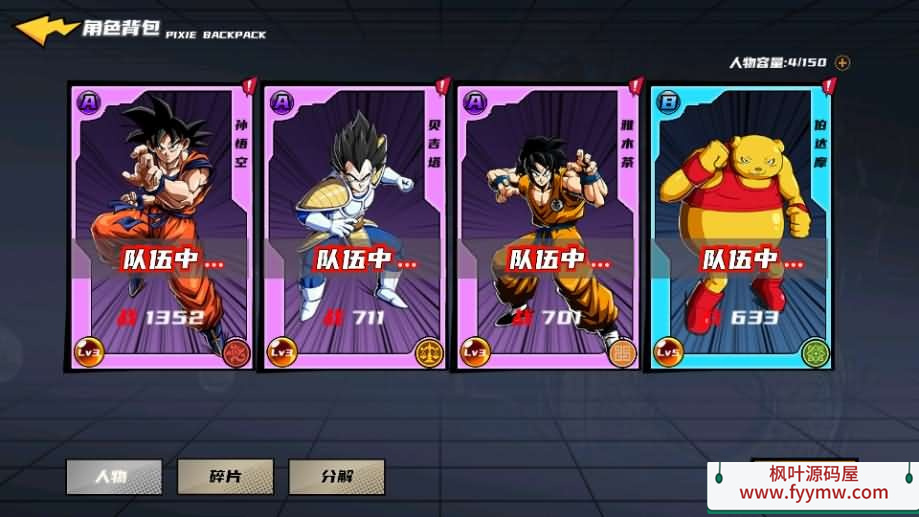Screen dimensions: 919x517
Task: Switch to the 人物 characters tab
Action: (x=114, y=476)
